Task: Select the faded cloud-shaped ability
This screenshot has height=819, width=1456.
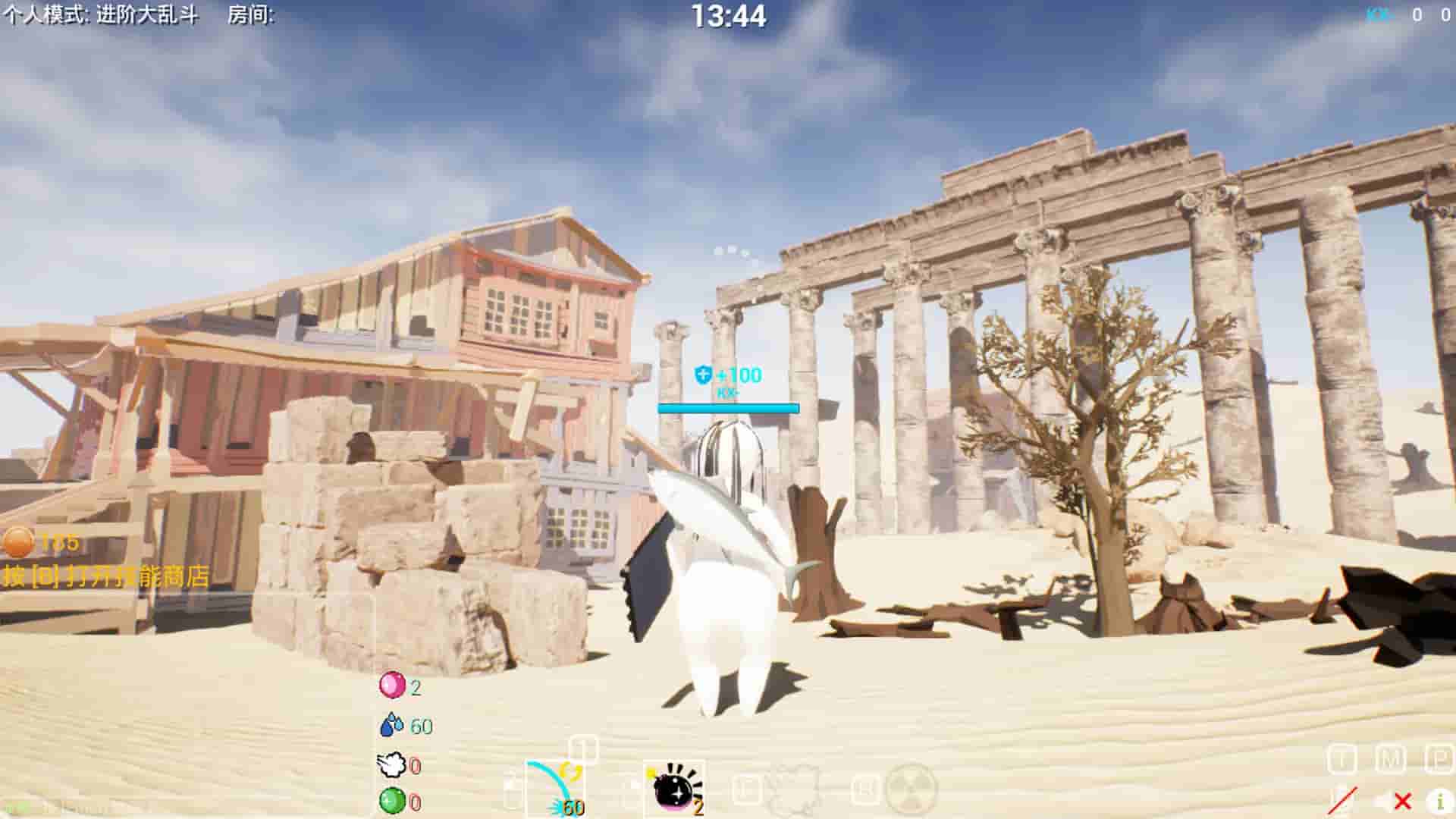Action: coord(792,789)
